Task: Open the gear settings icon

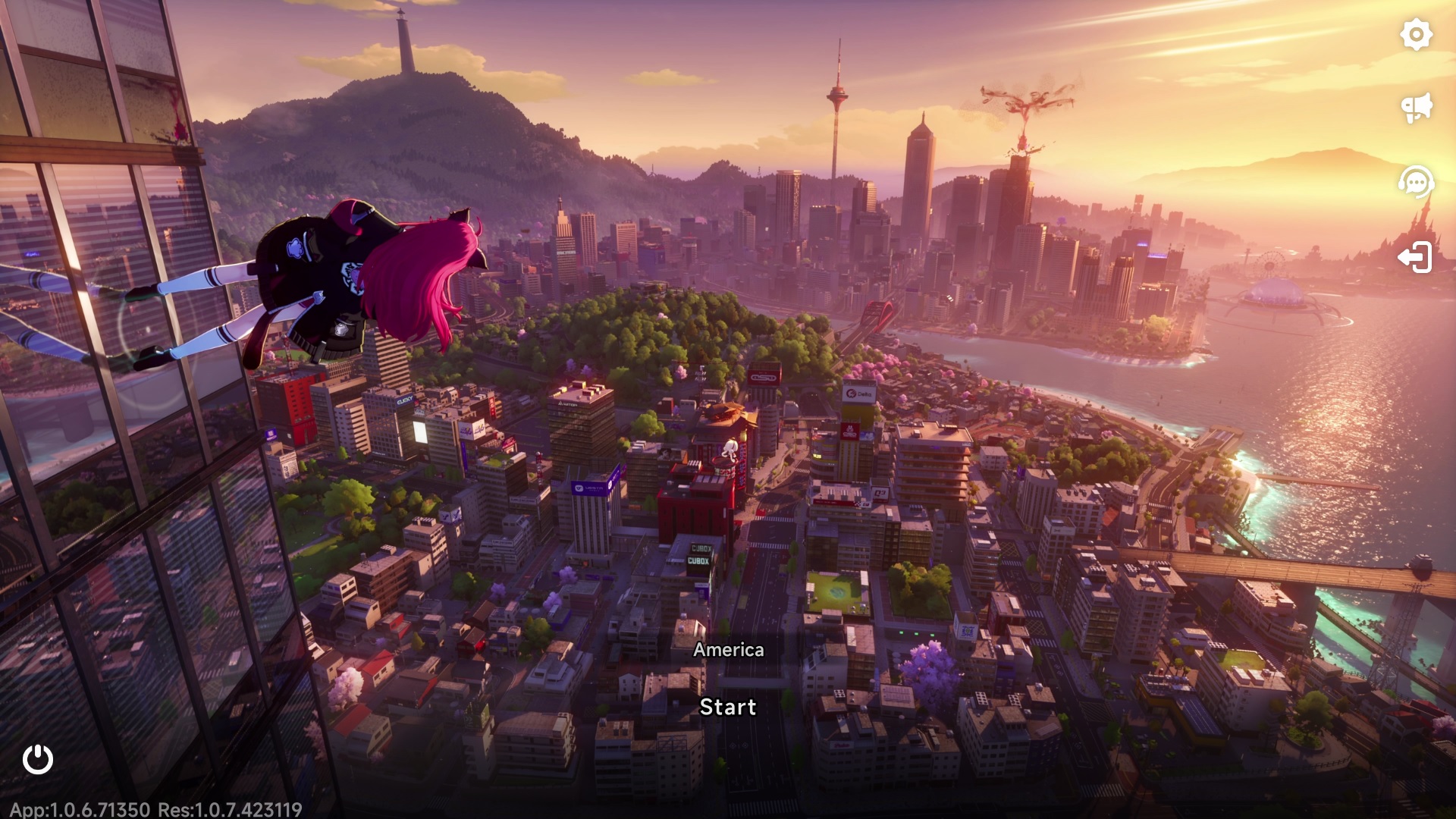Action: (x=1416, y=35)
